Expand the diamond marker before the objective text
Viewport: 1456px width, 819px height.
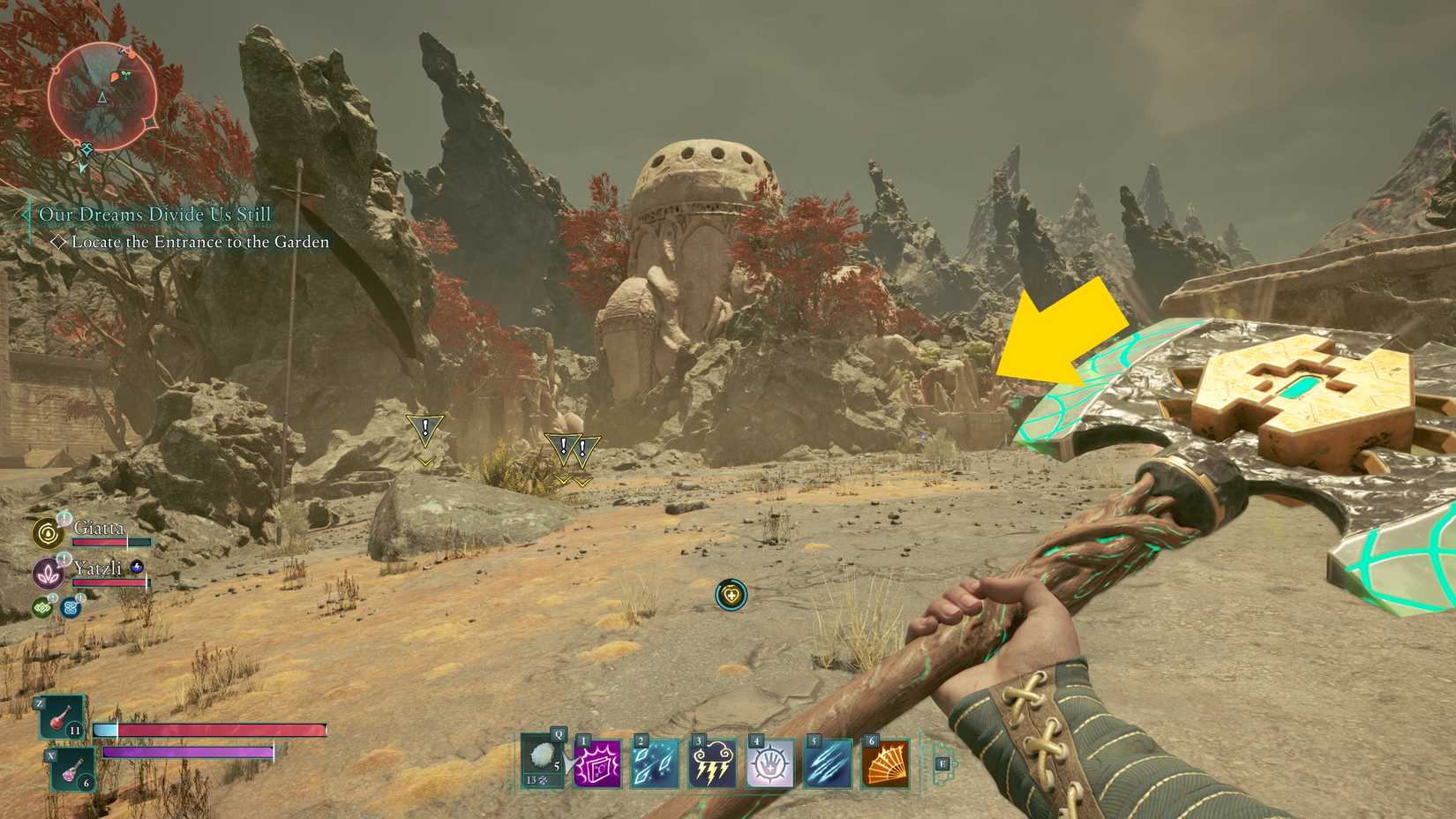tap(61, 242)
